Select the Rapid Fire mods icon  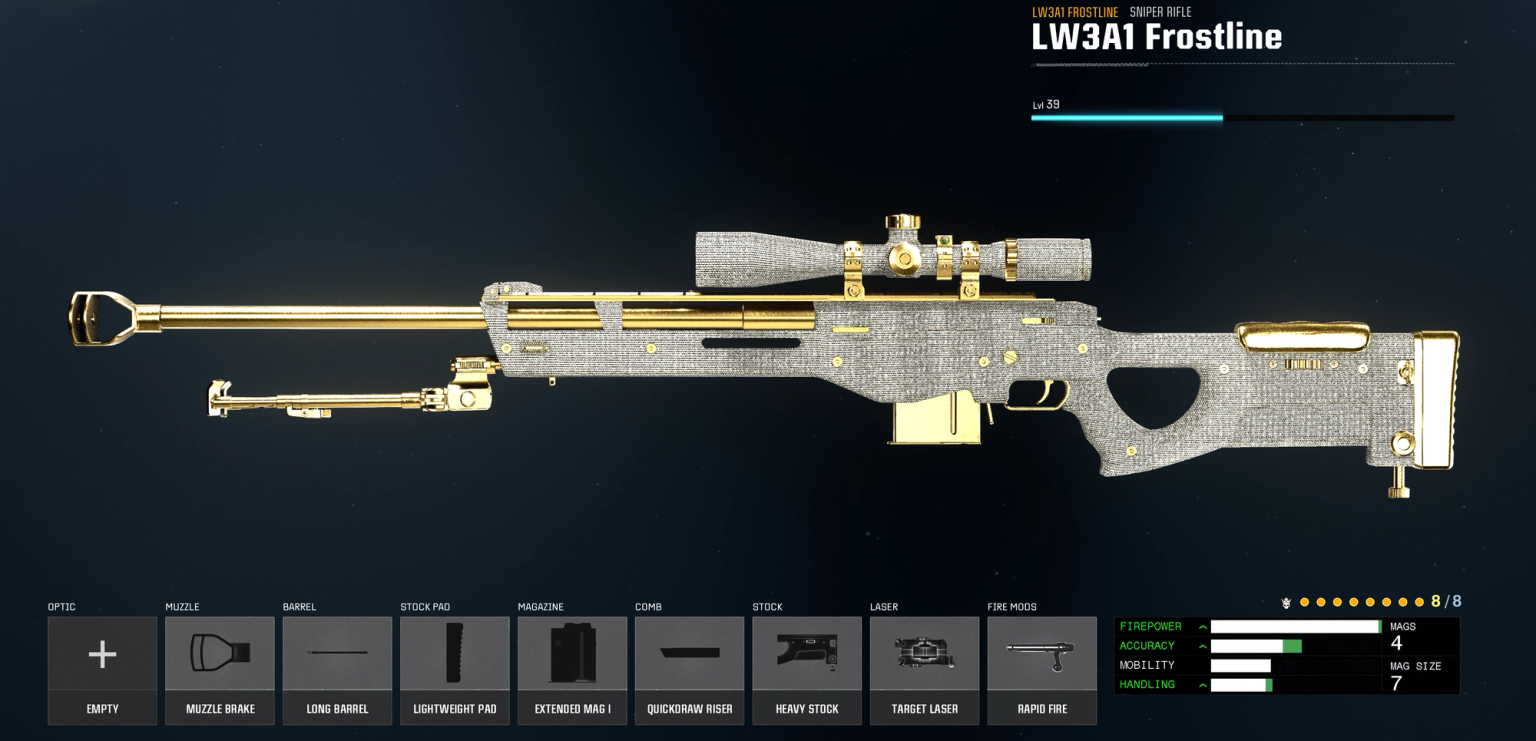coord(1042,653)
